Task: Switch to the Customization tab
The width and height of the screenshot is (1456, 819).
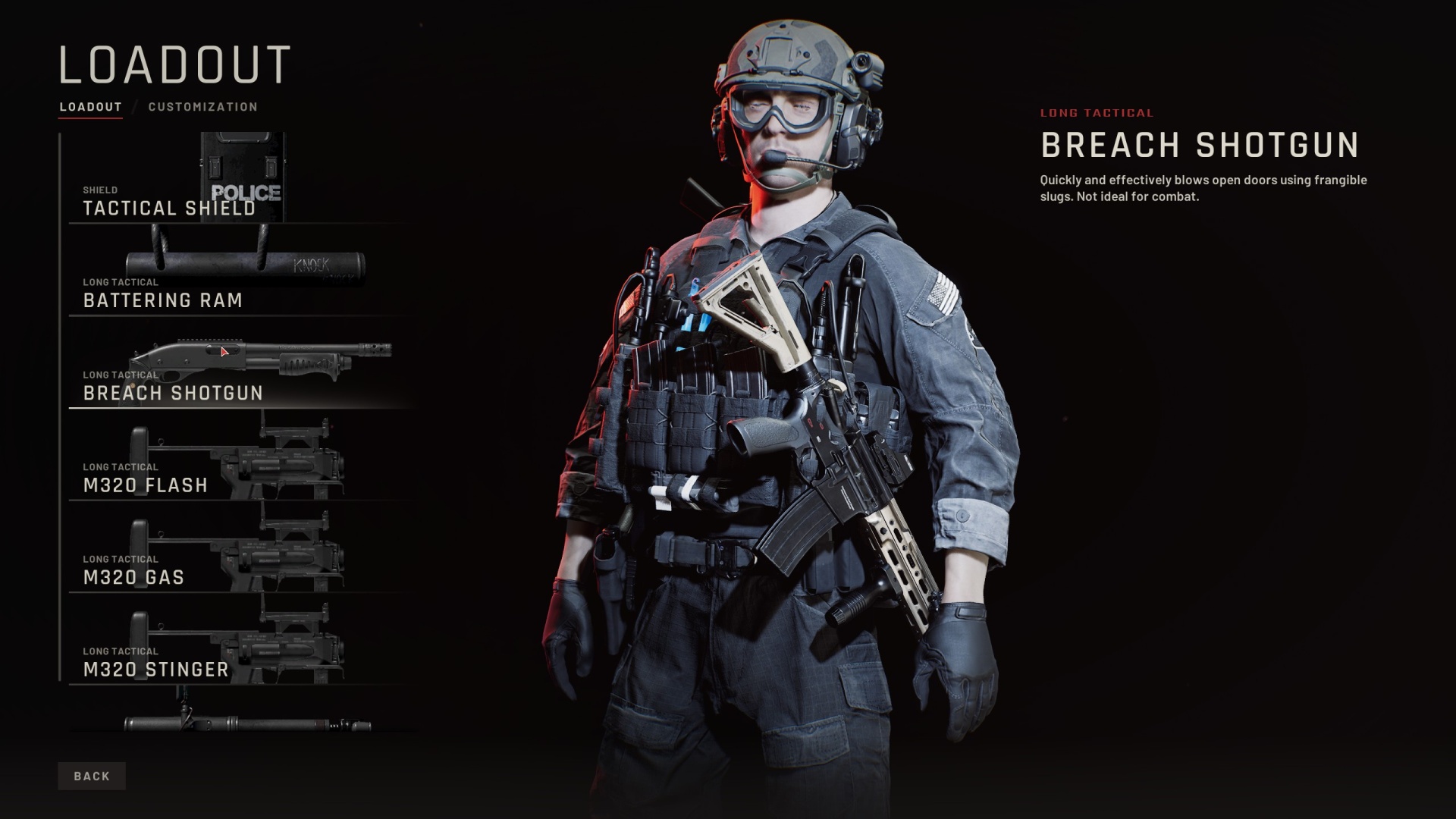Action: (202, 107)
